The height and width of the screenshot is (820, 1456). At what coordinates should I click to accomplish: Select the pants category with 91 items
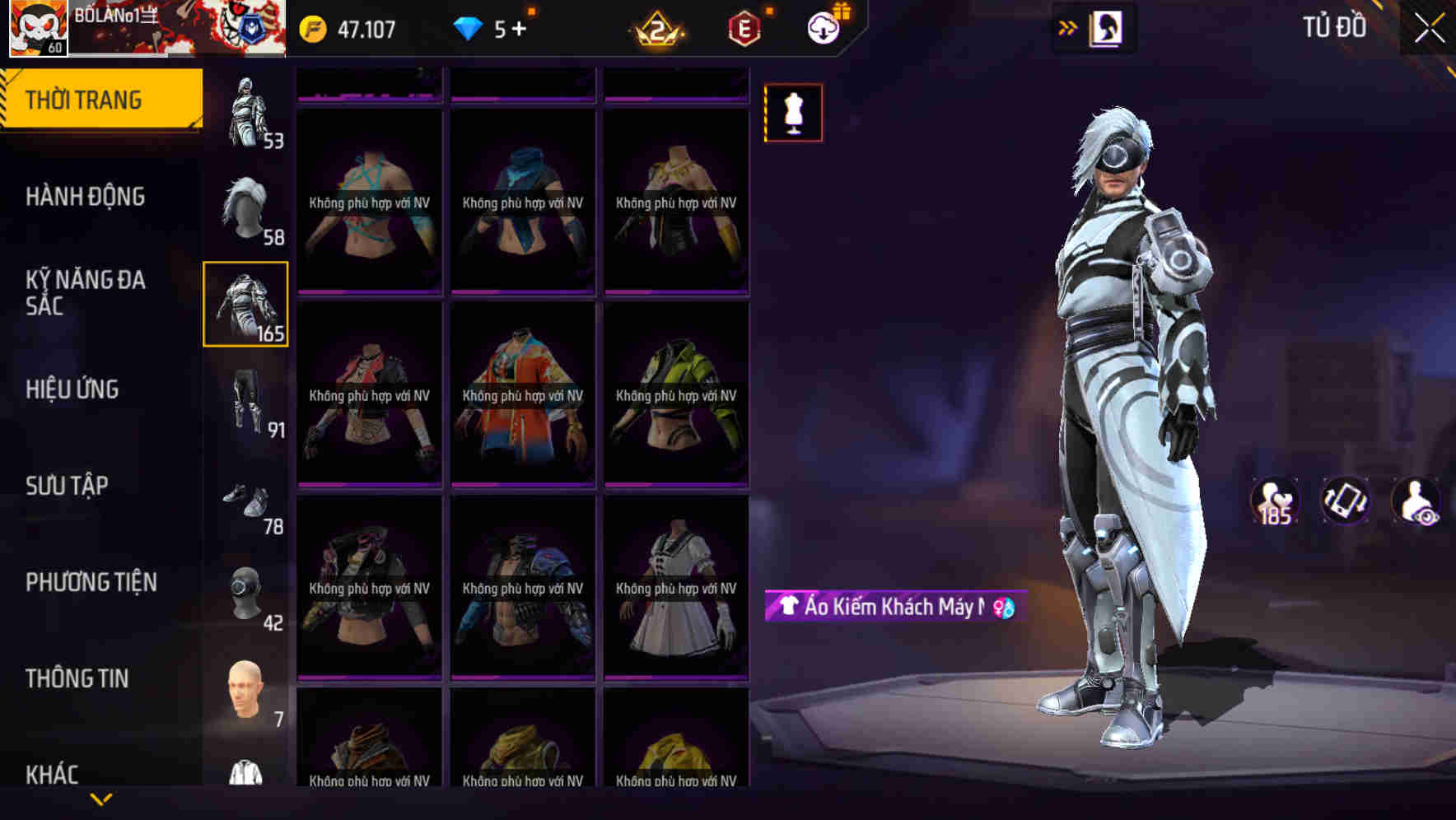click(245, 401)
